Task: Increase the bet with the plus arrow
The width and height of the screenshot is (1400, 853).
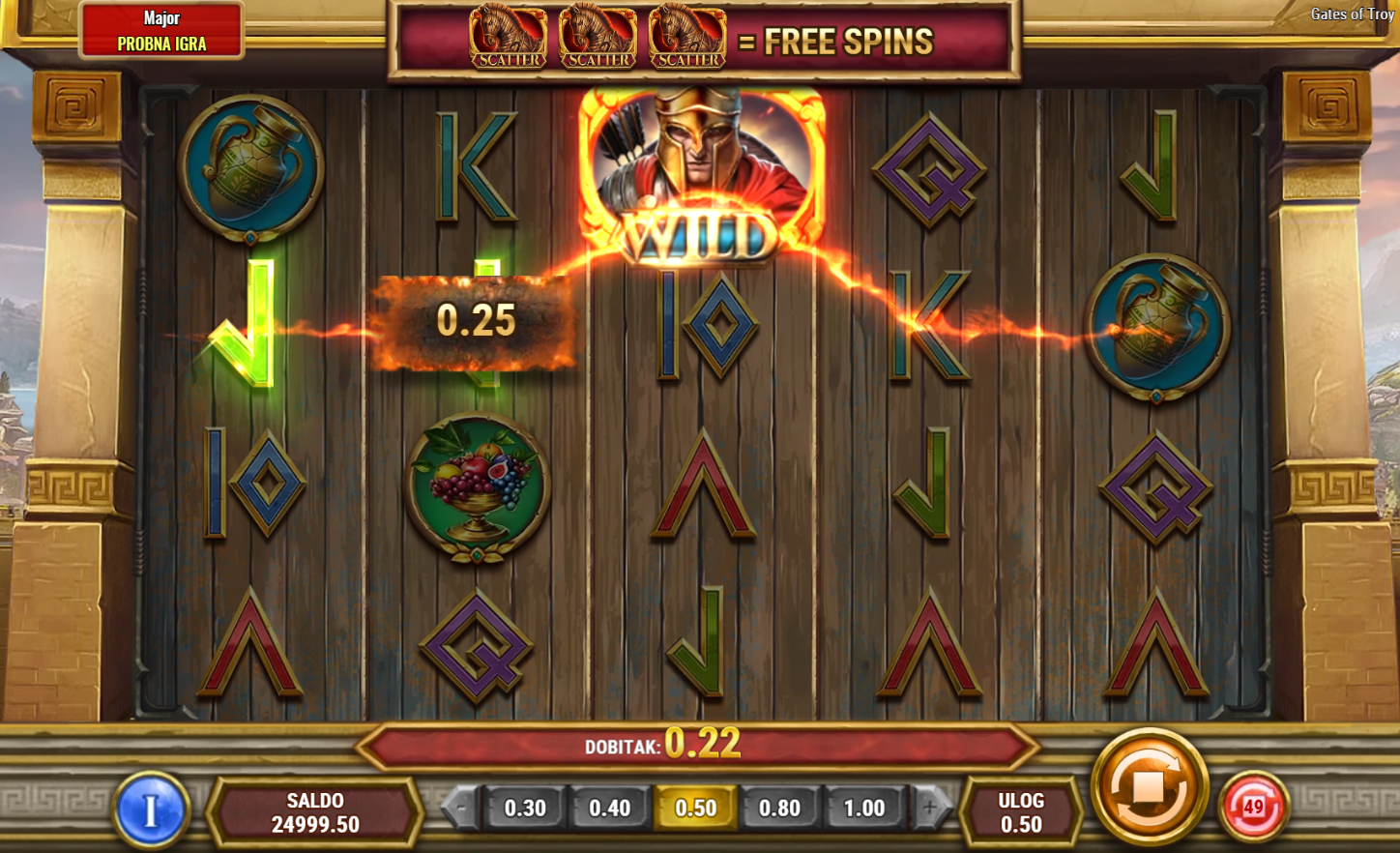Action: coord(930,808)
